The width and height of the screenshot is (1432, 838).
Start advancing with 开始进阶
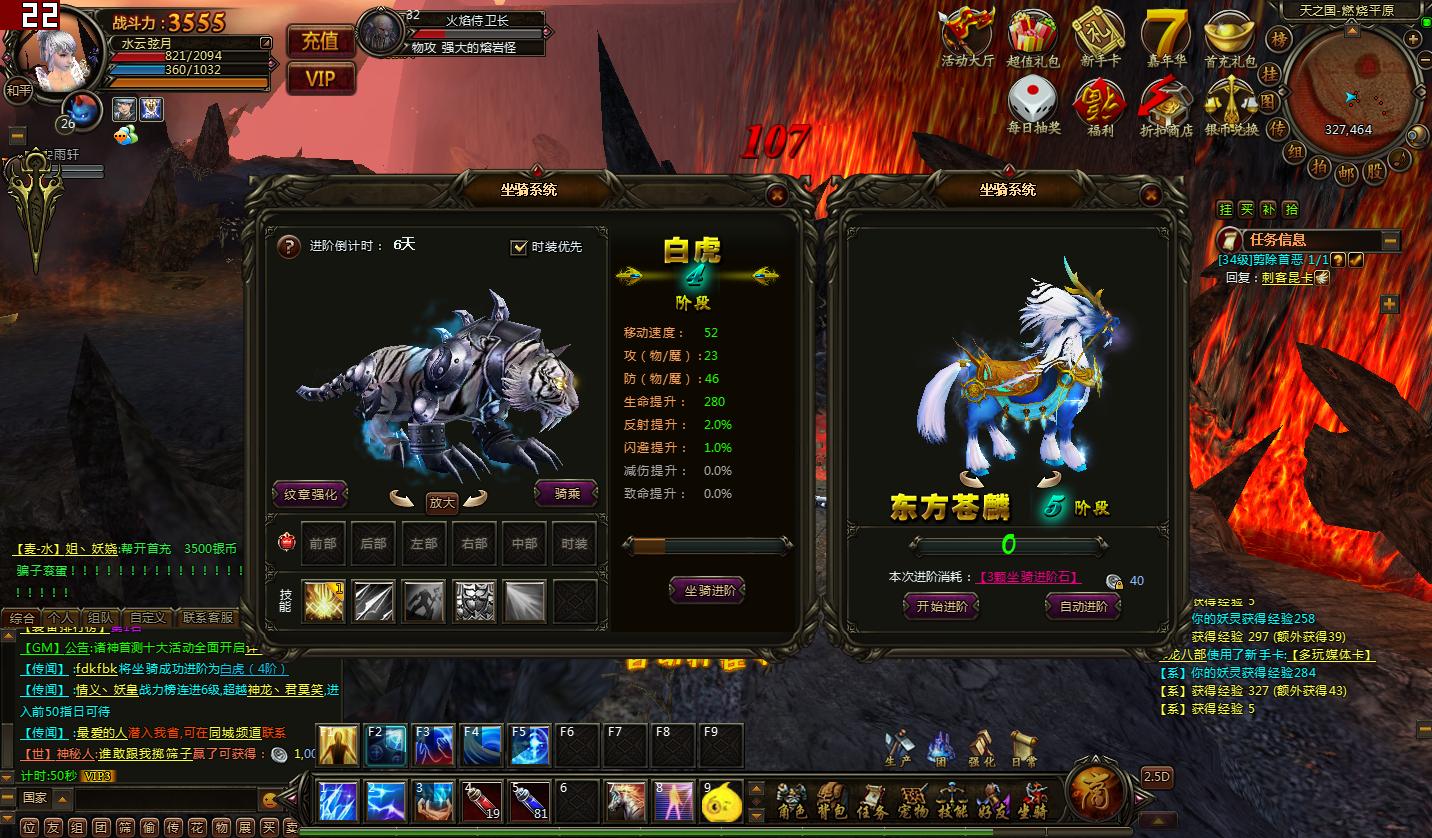pyautogui.click(x=941, y=606)
